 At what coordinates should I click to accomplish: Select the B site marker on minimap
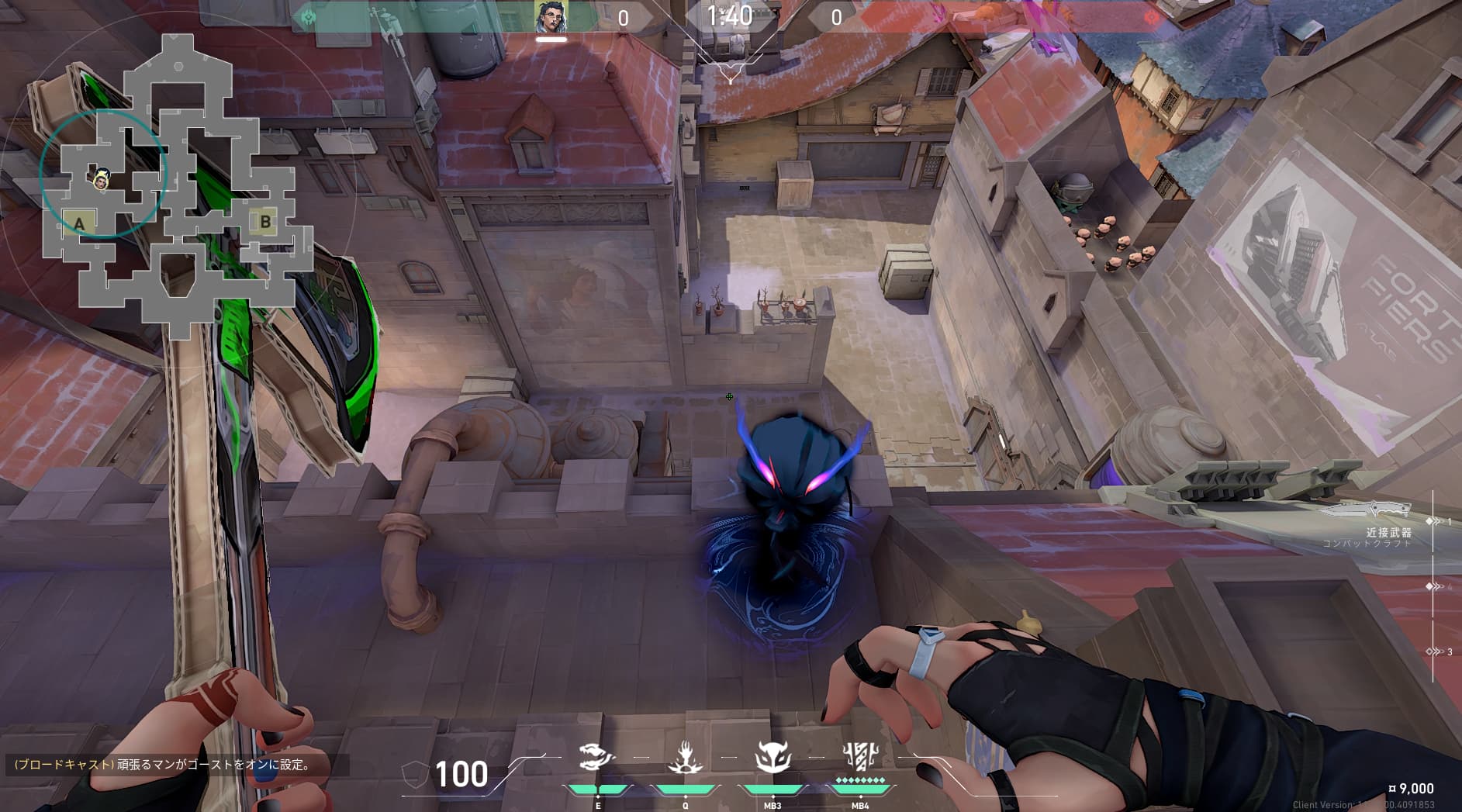[x=265, y=222]
